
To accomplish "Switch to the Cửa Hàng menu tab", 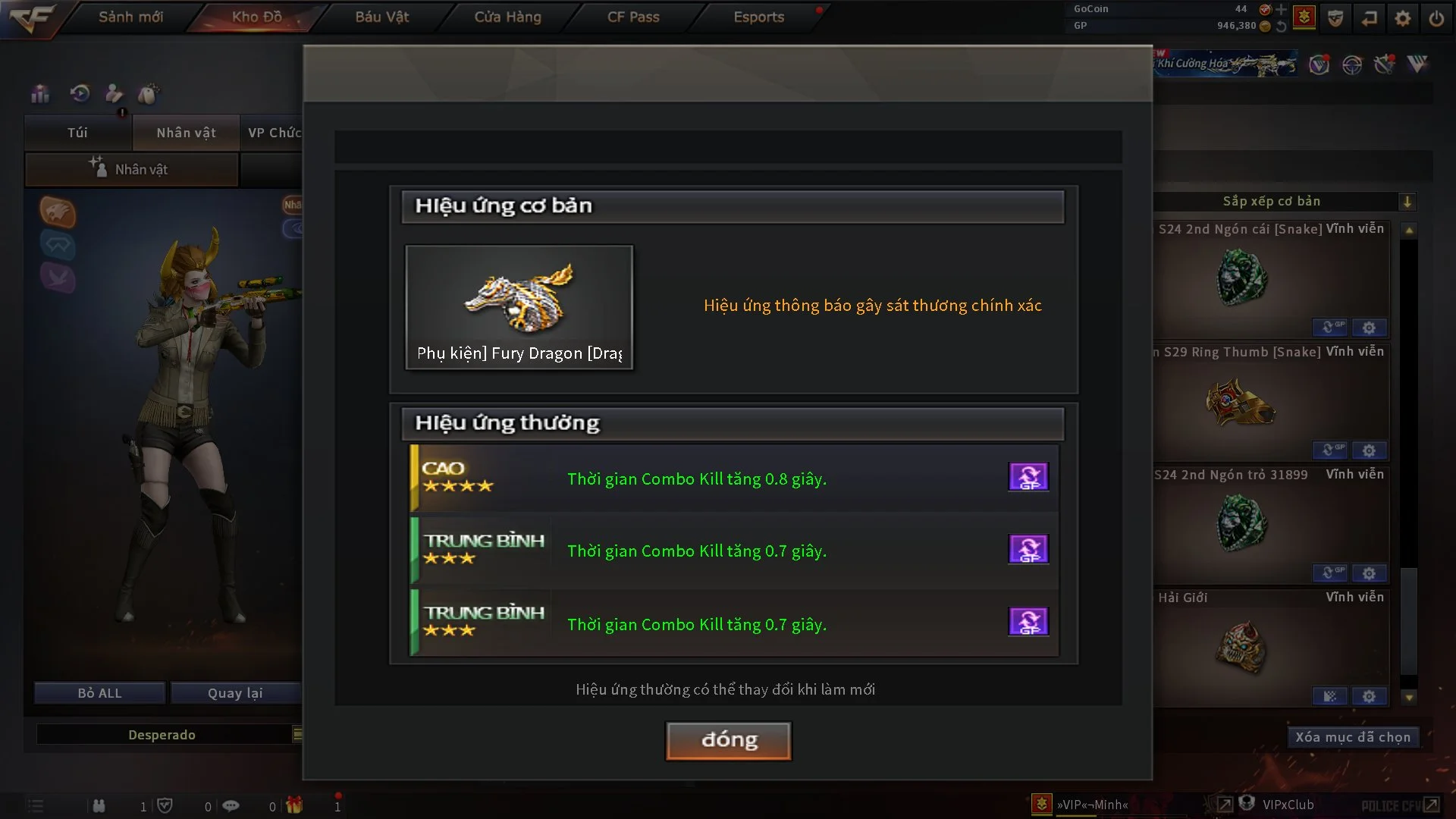I will point(507,17).
